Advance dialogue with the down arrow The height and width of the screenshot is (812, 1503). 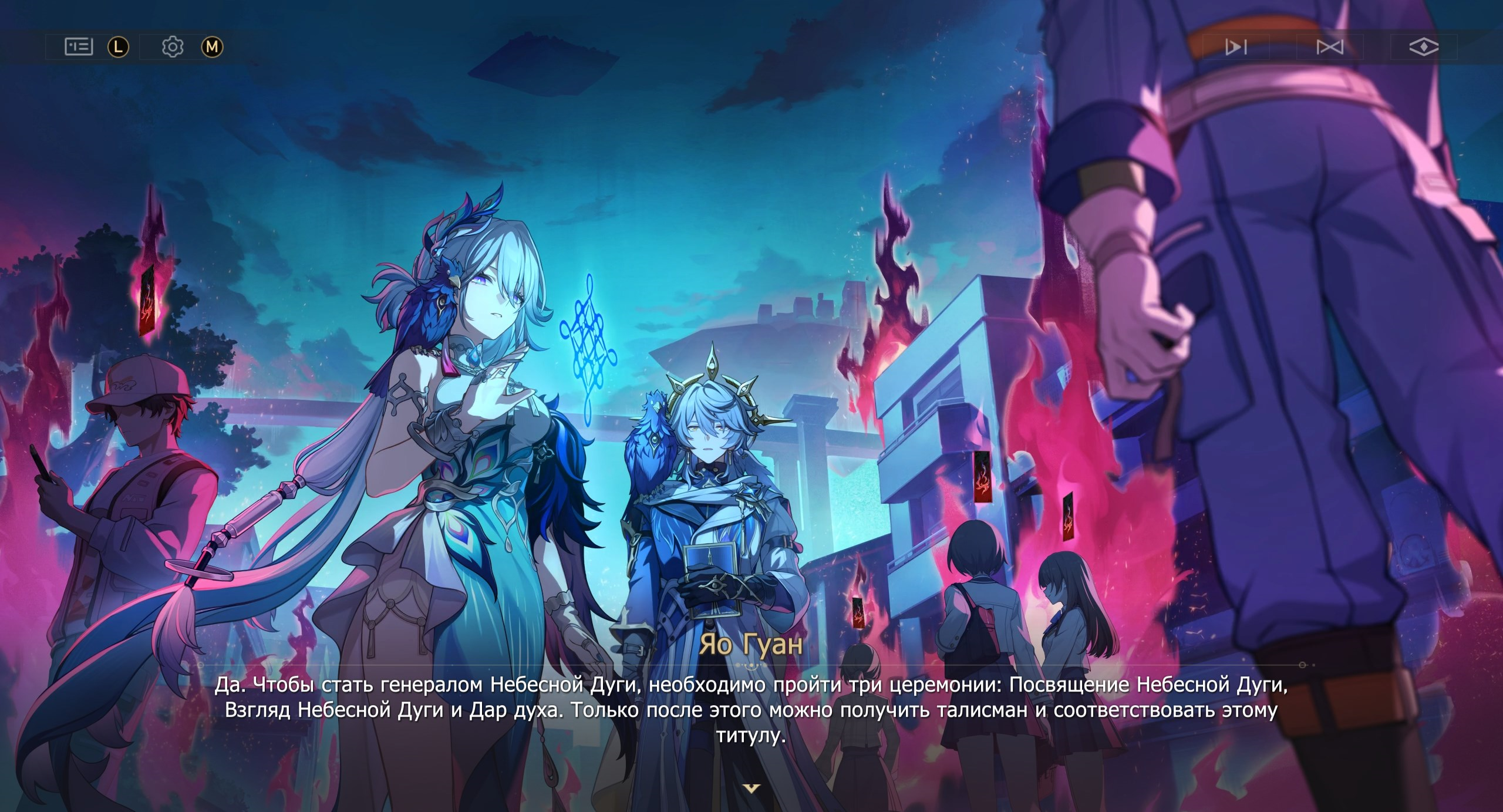point(751,788)
